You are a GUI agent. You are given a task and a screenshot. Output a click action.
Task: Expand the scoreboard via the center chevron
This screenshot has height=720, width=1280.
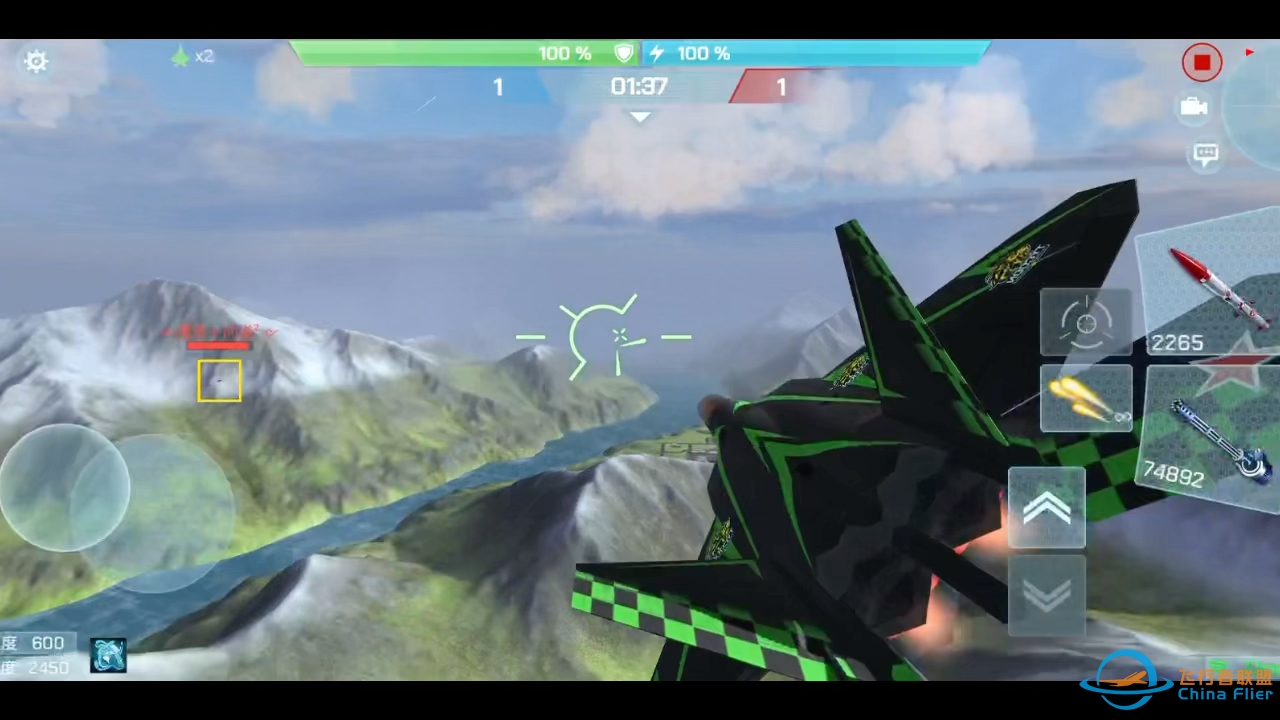point(639,117)
